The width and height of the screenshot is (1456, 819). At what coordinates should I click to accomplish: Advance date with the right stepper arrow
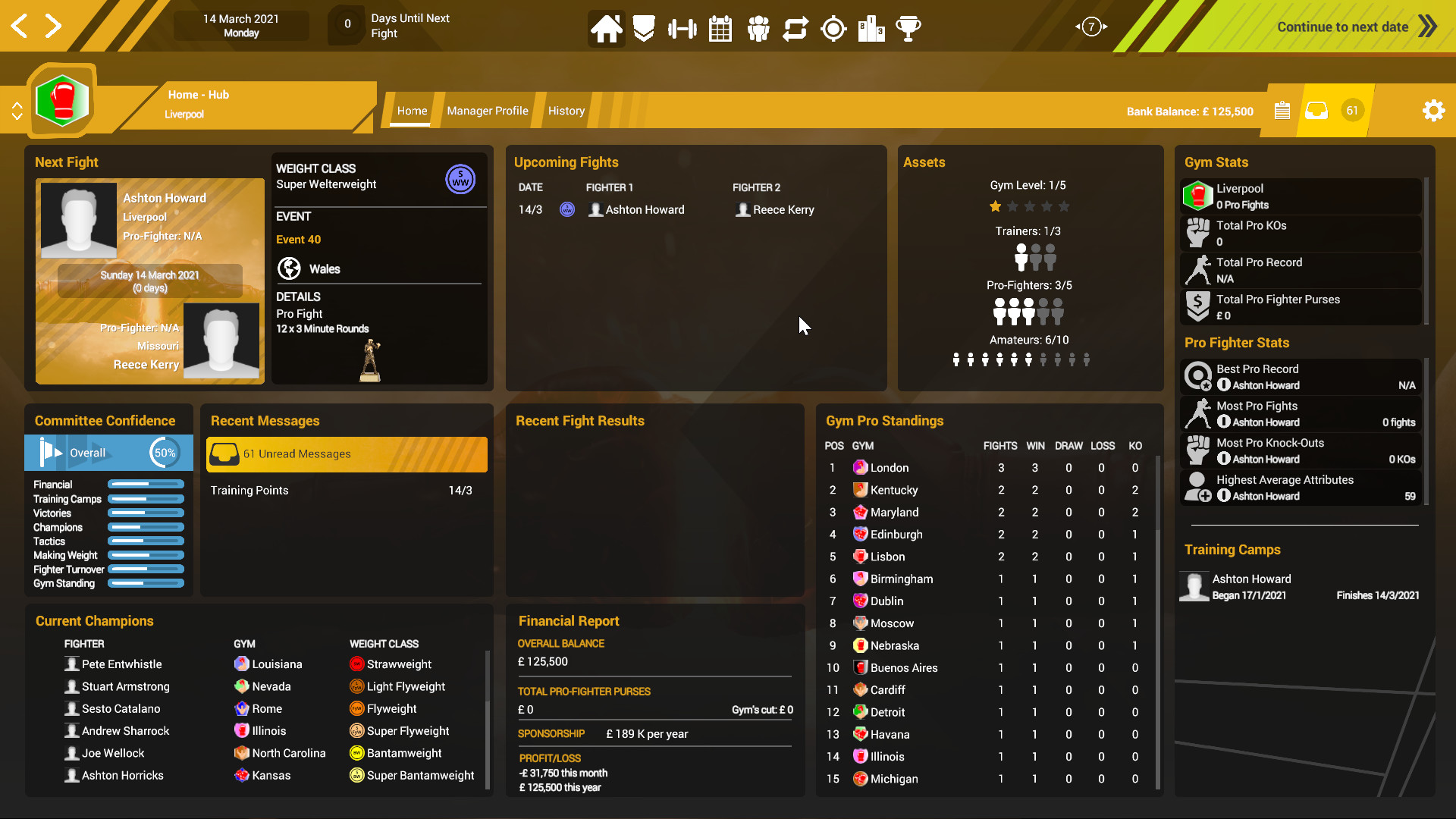point(53,25)
